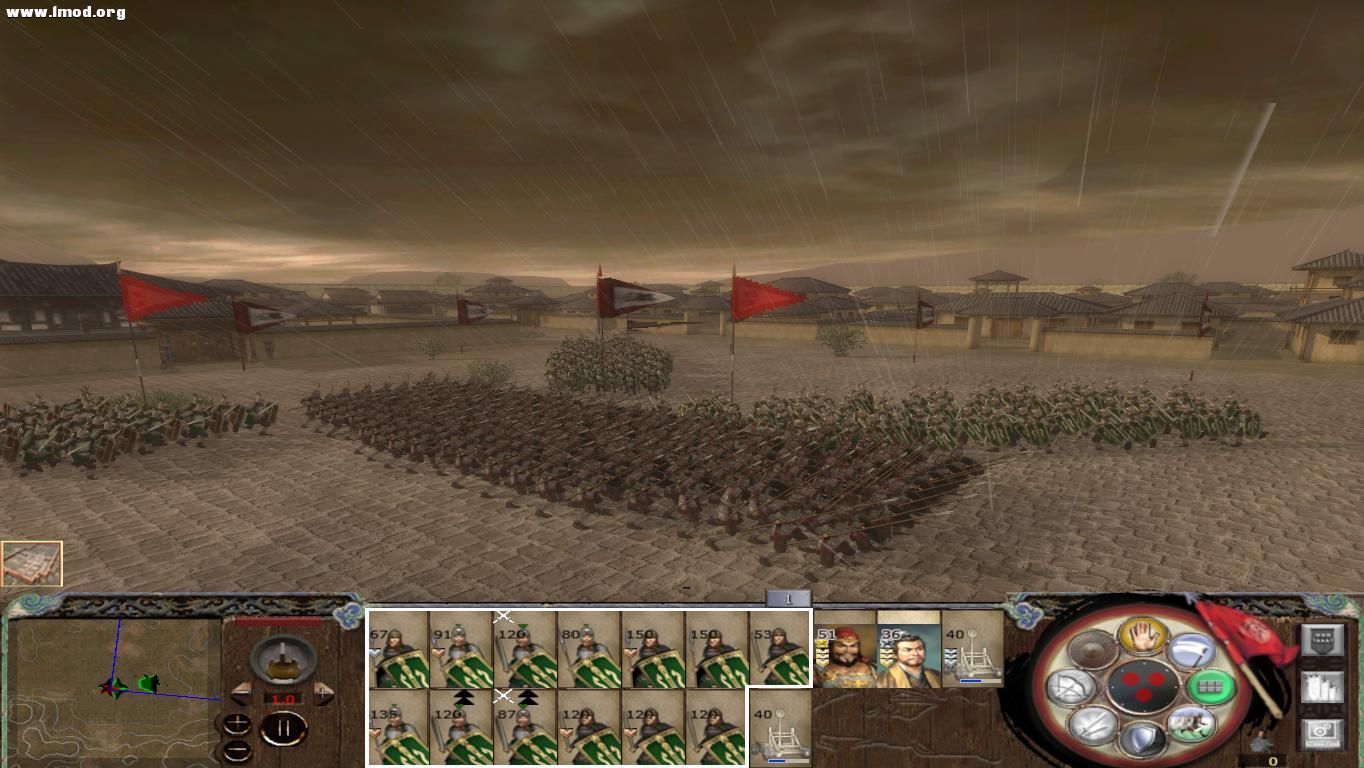This screenshot has width=1364, height=768.
Task: Toggle the dark unit banner at the wheel center
Action: (x=1144, y=686)
